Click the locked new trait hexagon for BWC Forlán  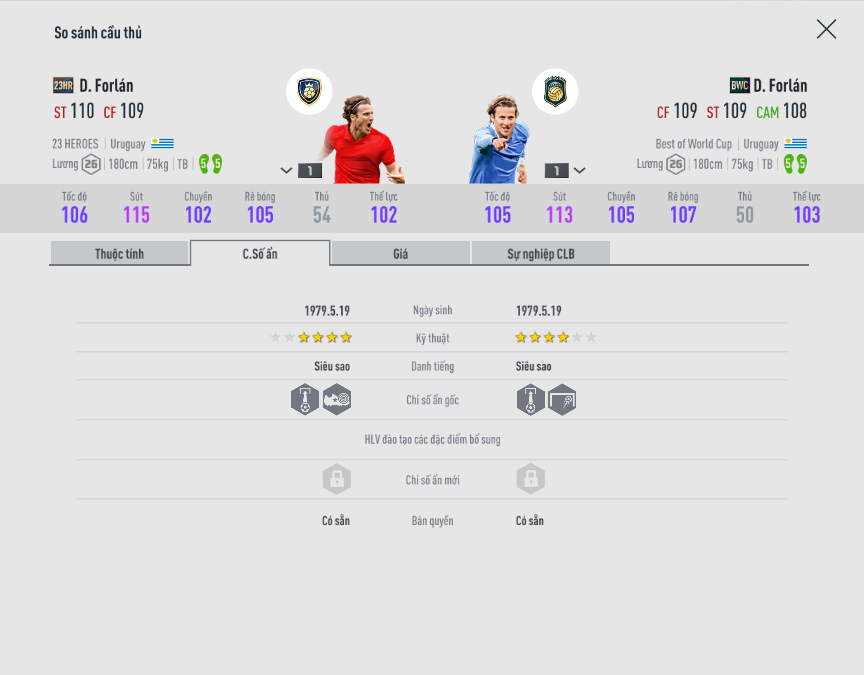click(531, 479)
